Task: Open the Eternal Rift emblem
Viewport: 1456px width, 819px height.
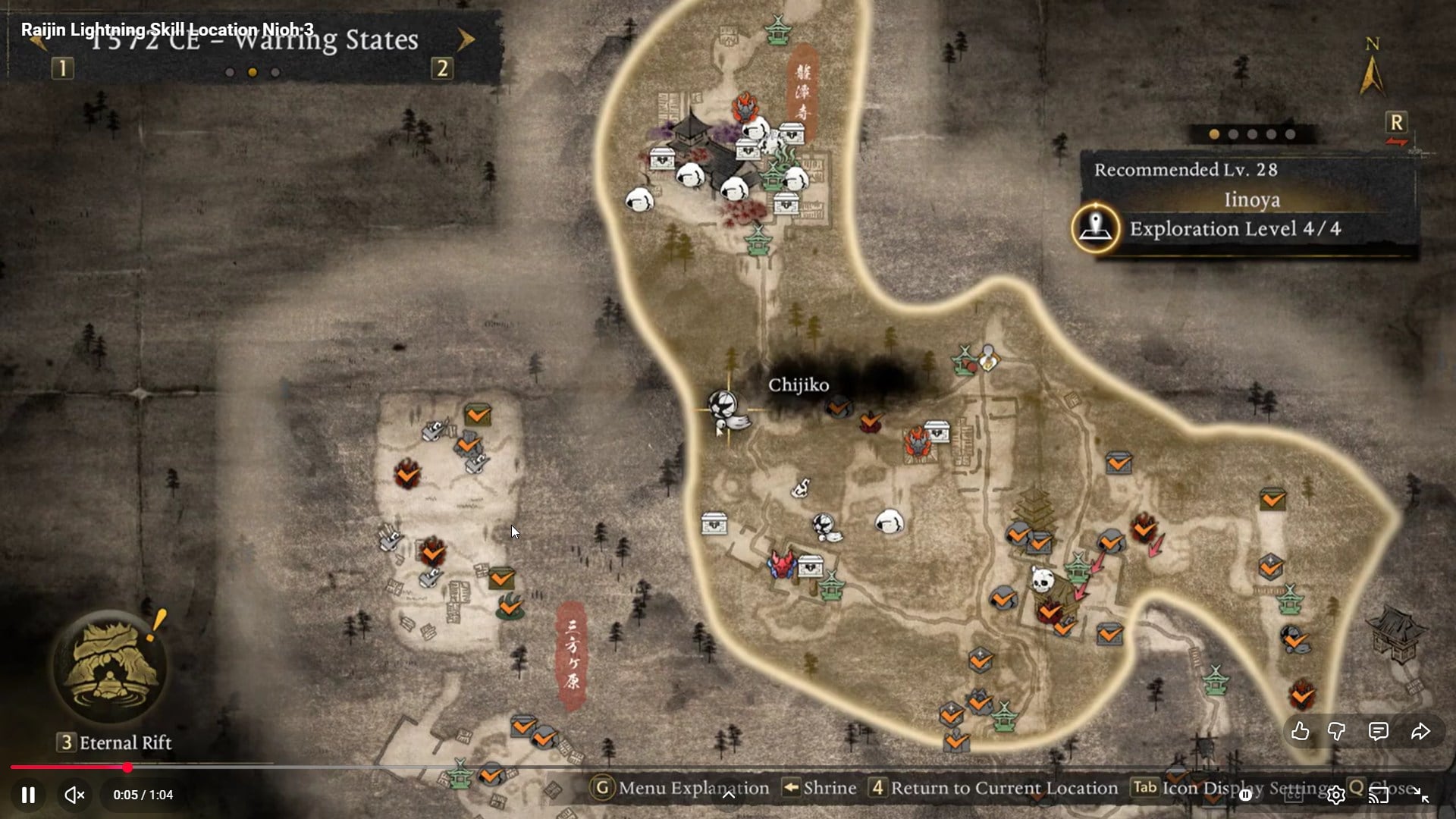Action: coord(111,667)
